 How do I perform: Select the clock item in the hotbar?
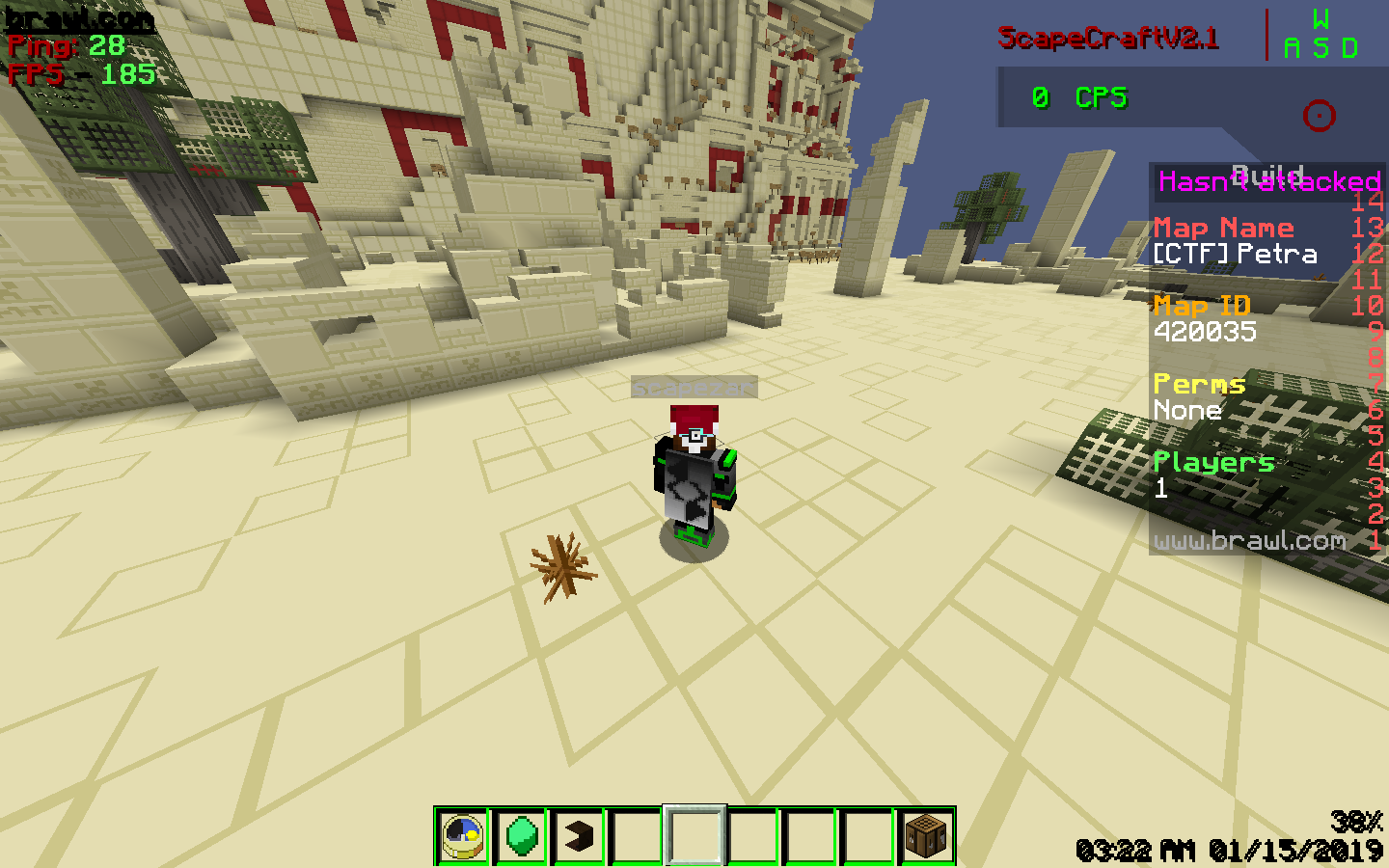coord(464,835)
